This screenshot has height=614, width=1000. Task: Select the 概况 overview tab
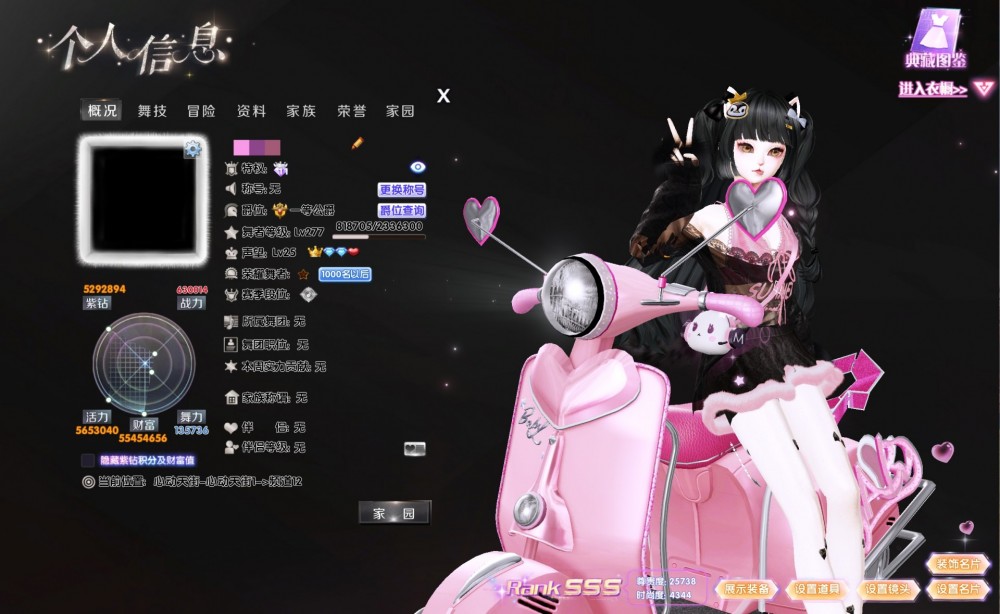point(102,111)
